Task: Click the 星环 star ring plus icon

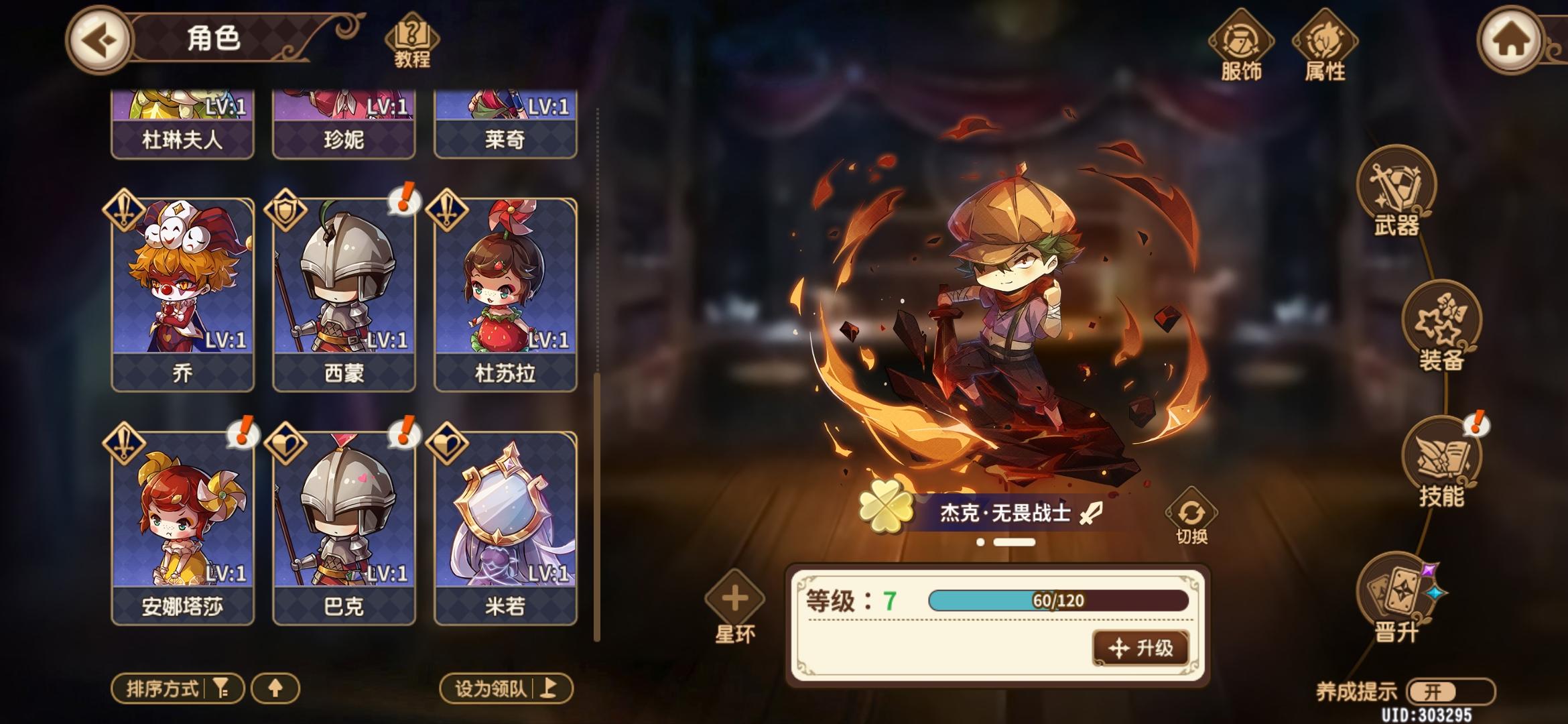Action: pos(734,597)
